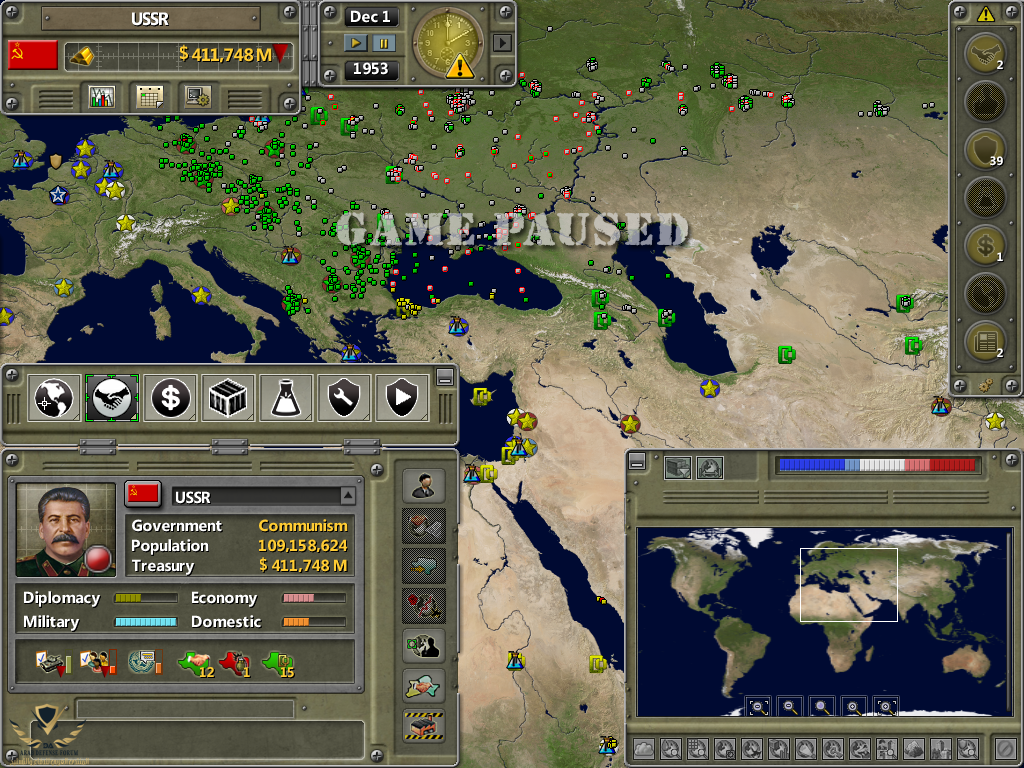Open the newspaper alerts button marked 2
This screenshot has width=1024, height=768.
pyautogui.click(x=985, y=341)
